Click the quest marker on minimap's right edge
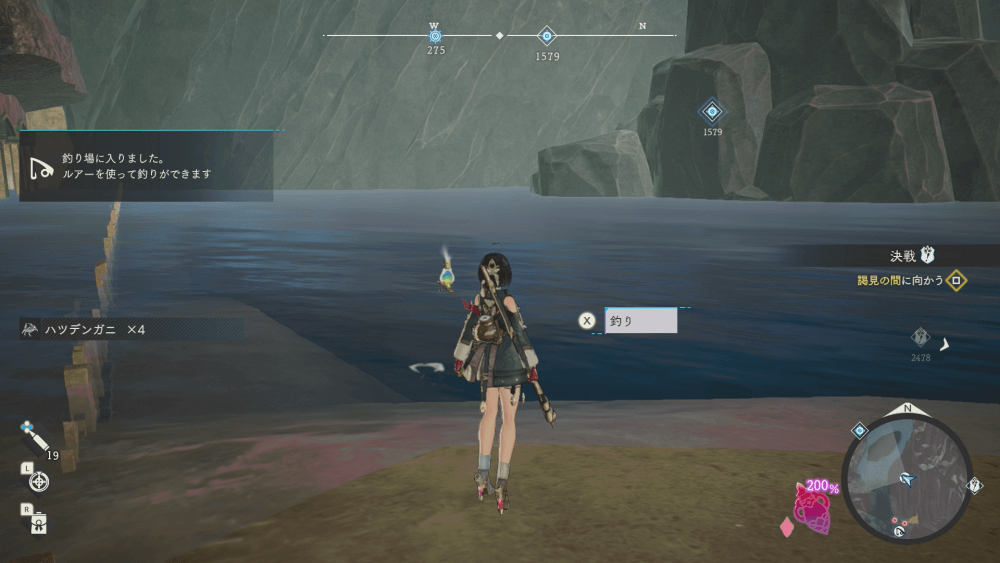 pos(975,486)
